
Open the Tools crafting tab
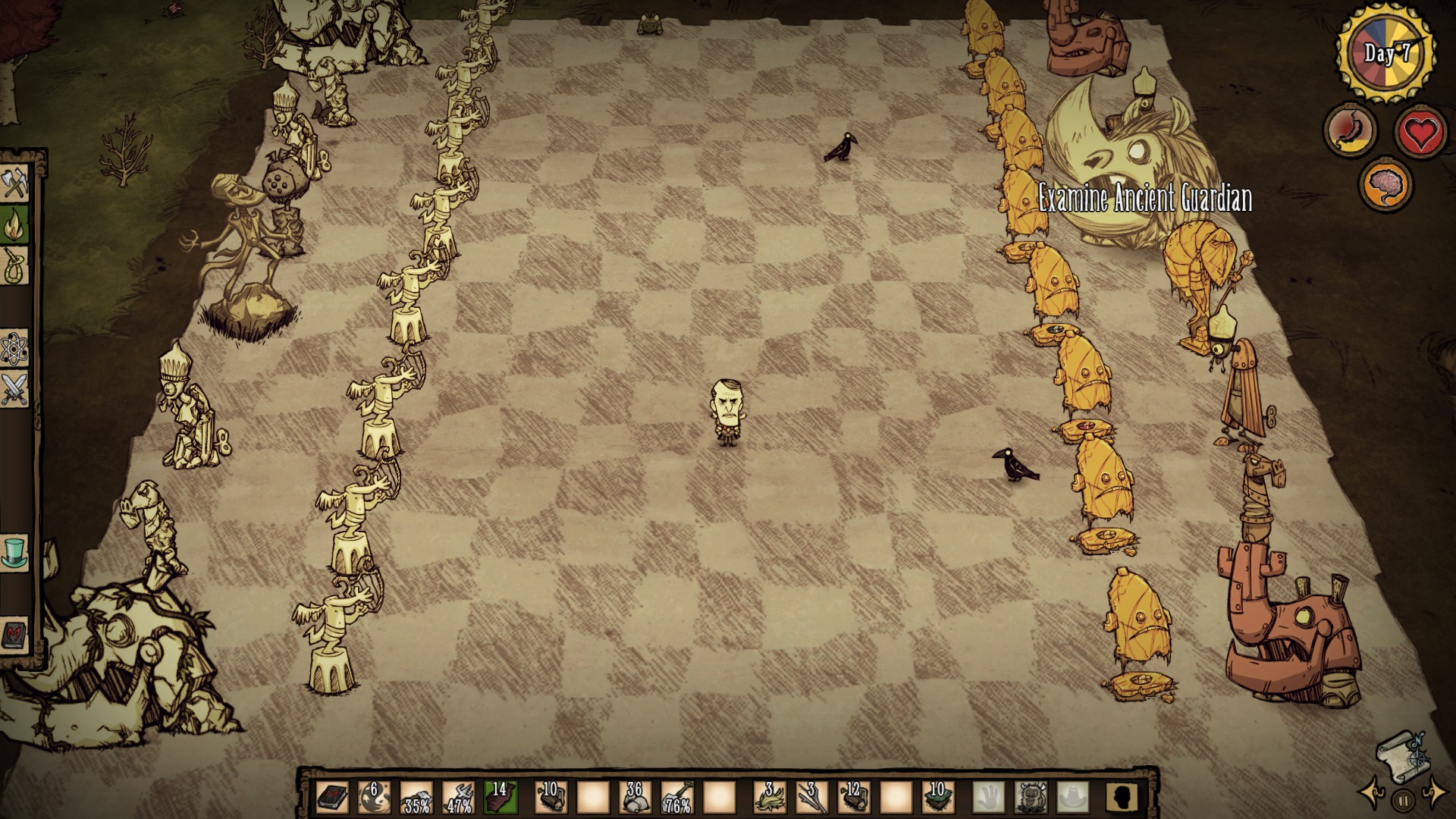pyautogui.click(x=14, y=184)
